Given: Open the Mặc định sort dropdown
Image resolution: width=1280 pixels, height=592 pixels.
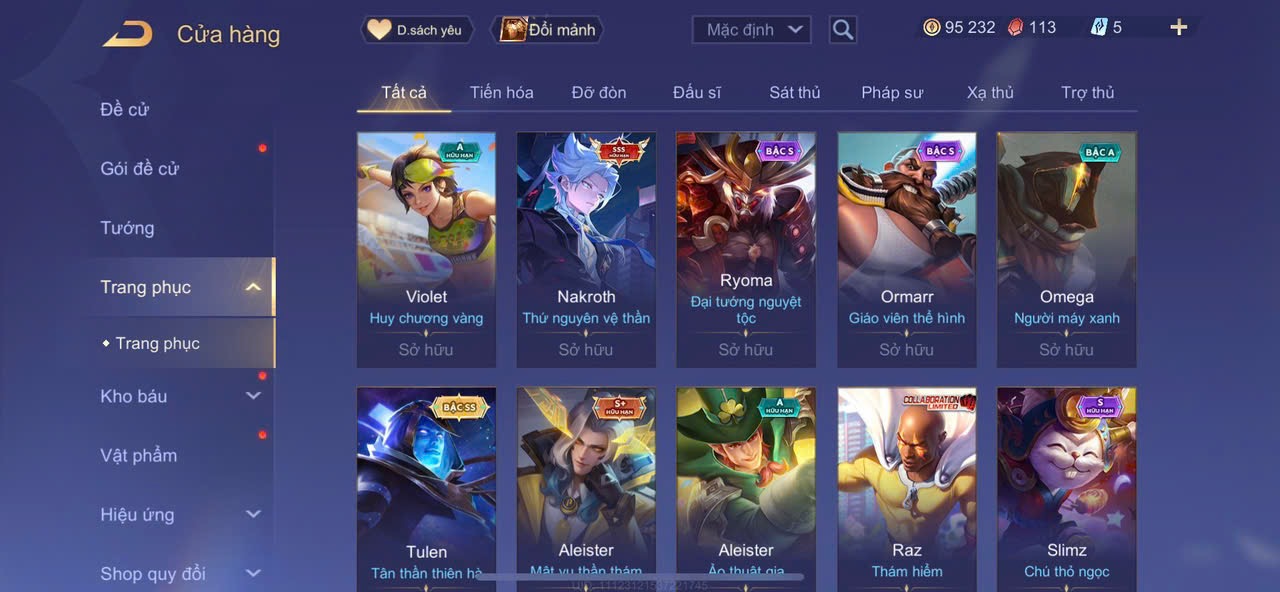Looking at the screenshot, I should tap(751, 30).
